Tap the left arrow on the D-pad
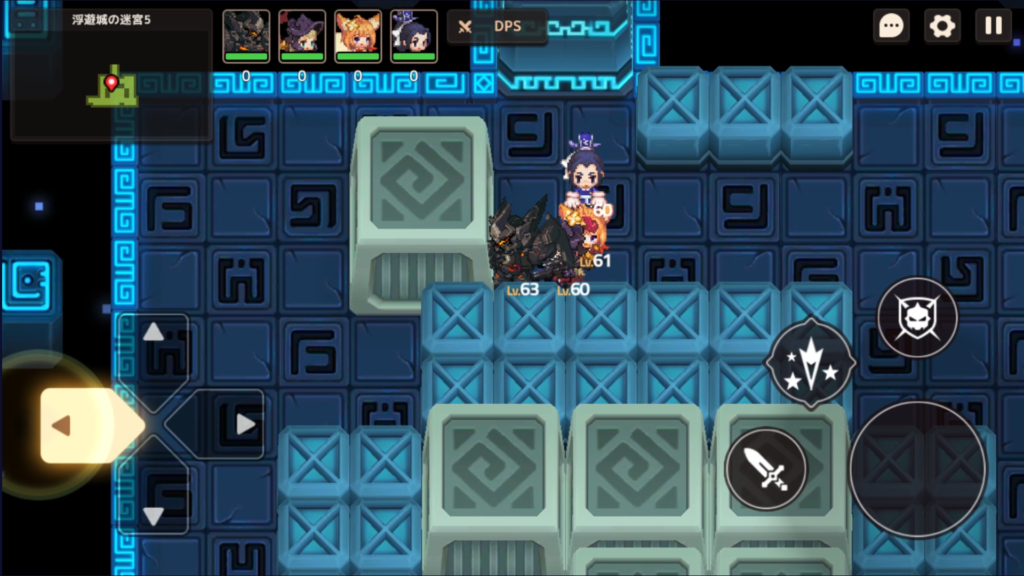 [62, 425]
